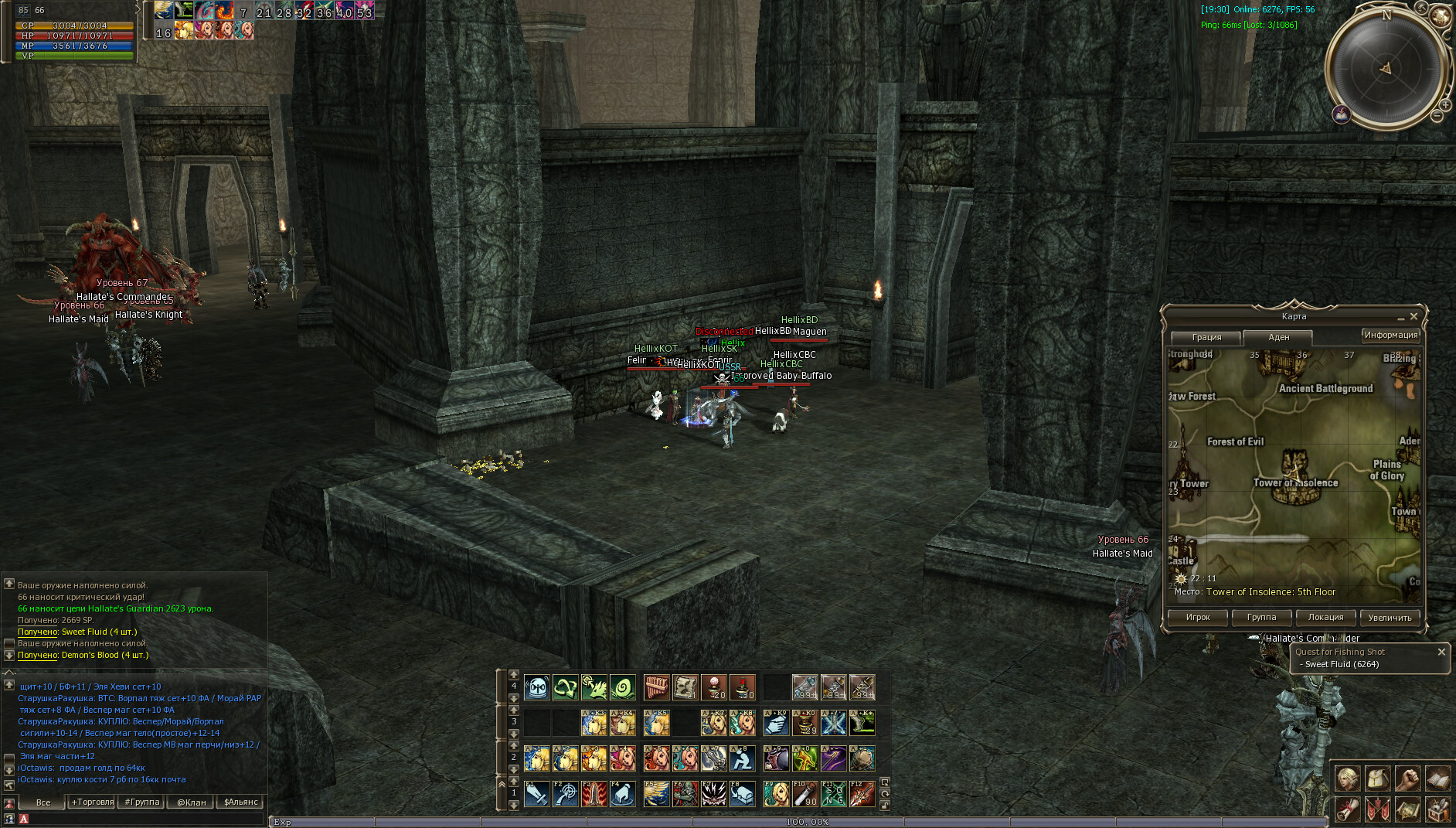This screenshot has height=828, width=1456.
Task: Switch chat to the +Торговля tab
Action: (93, 802)
